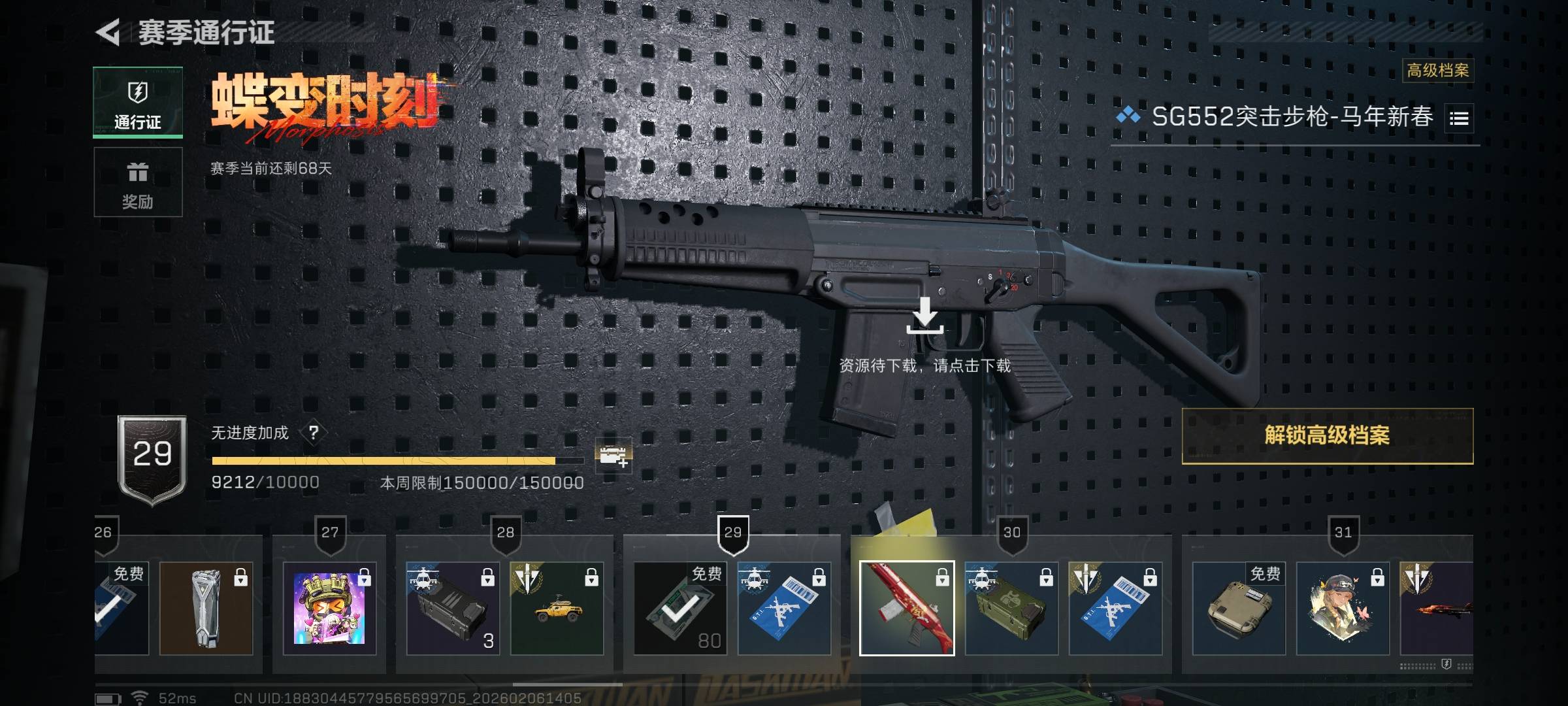Select the claimed free reward marked 80
This screenshot has height=706, width=1568.
pyautogui.click(x=680, y=609)
